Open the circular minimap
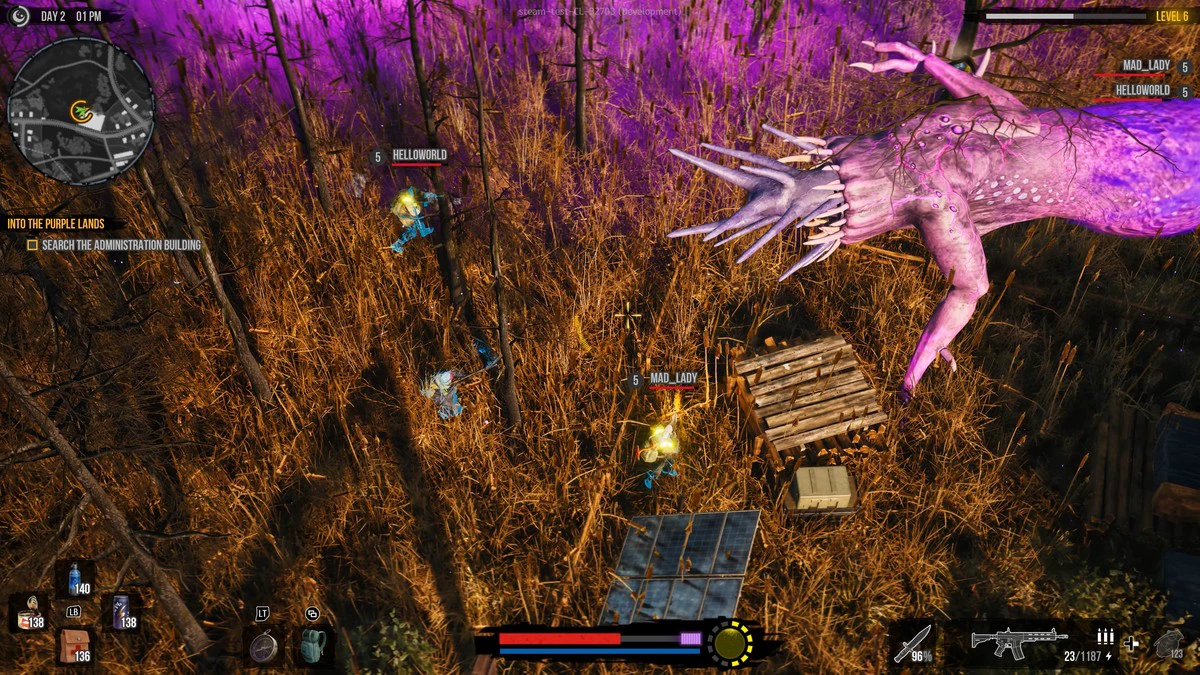Screen dimensions: 1200x675 [x=80, y=111]
